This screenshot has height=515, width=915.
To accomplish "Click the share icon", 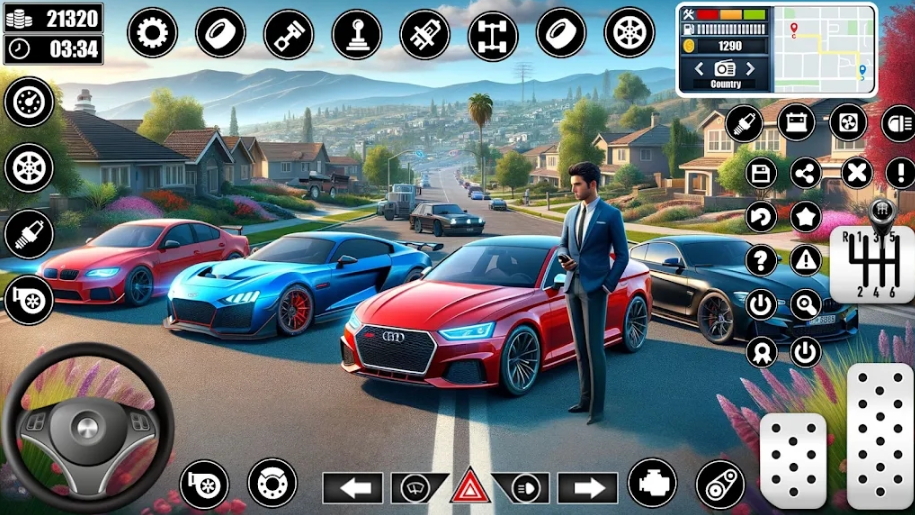I will [x=805, y=173].
